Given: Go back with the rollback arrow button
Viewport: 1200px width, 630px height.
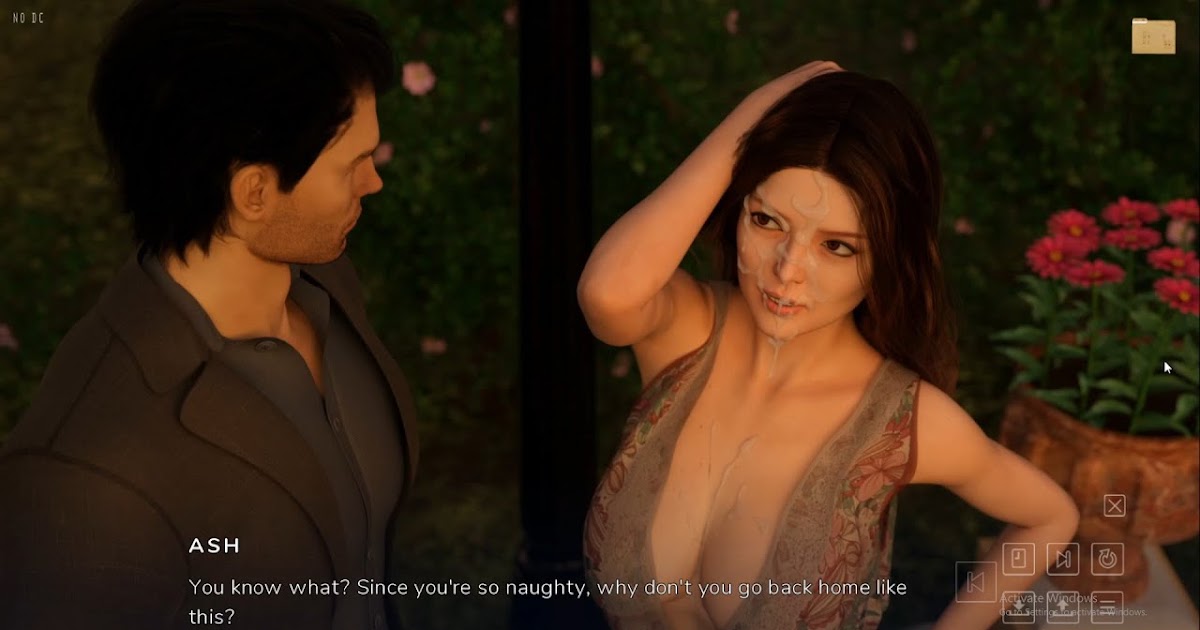Looking at the screenshot, I should click(x=975, y=581).
